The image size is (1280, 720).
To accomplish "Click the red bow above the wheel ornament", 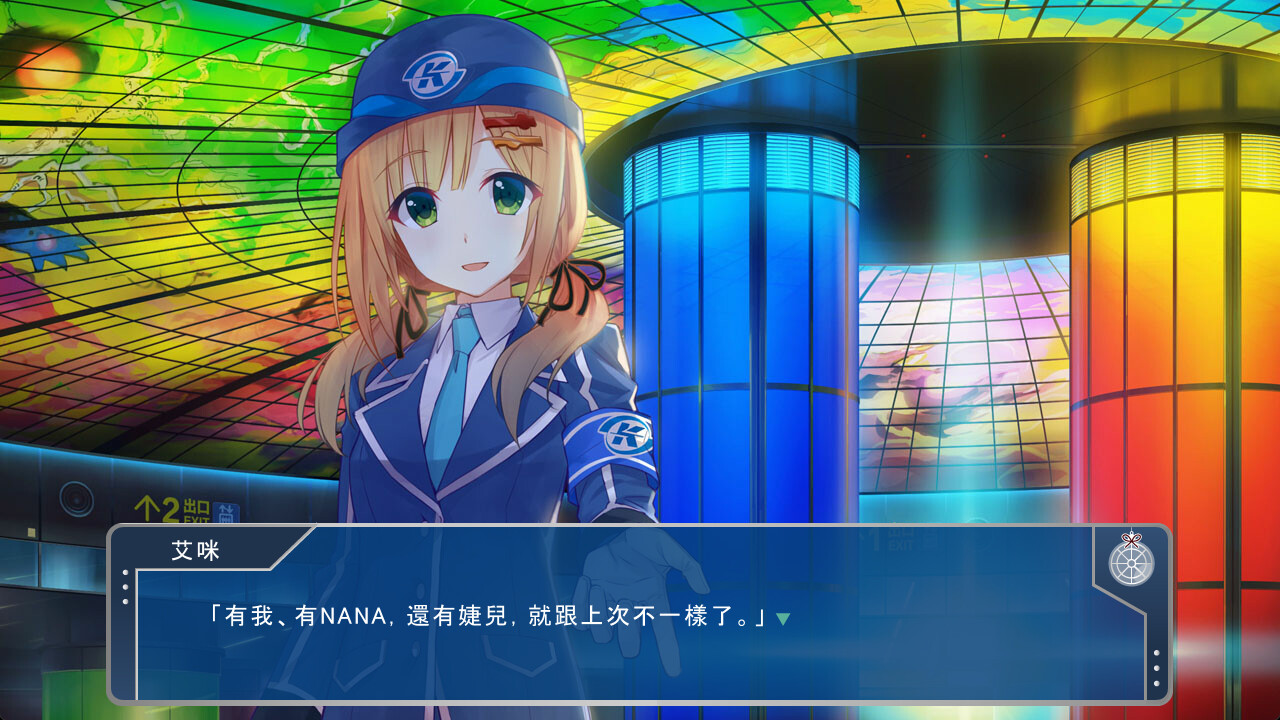I will (x=1131, y=540).
